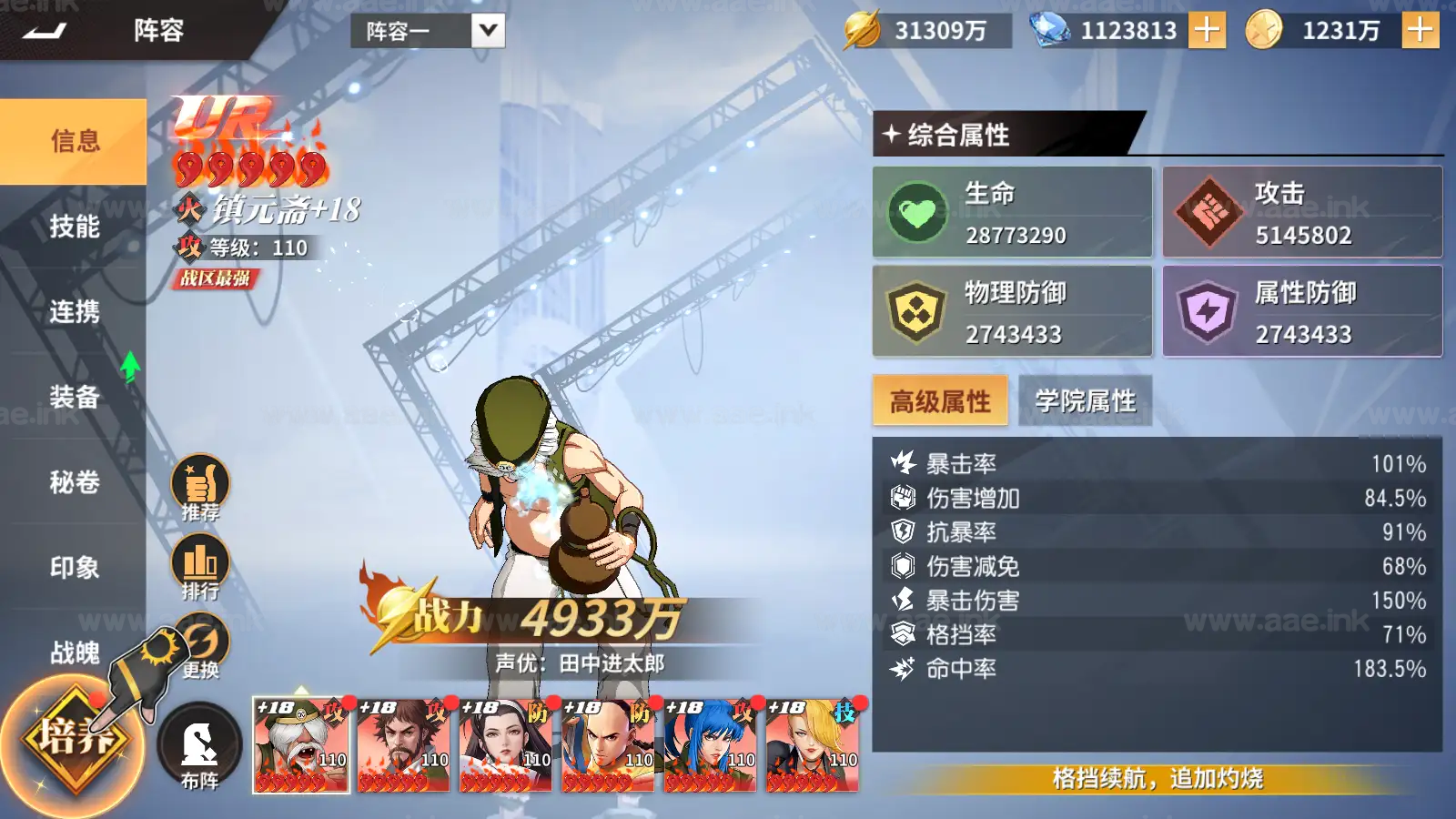Screen dimensions: 1456x819
Task: Open the 阵容一 lineup dropdown
Action: [x=414, y=30]
